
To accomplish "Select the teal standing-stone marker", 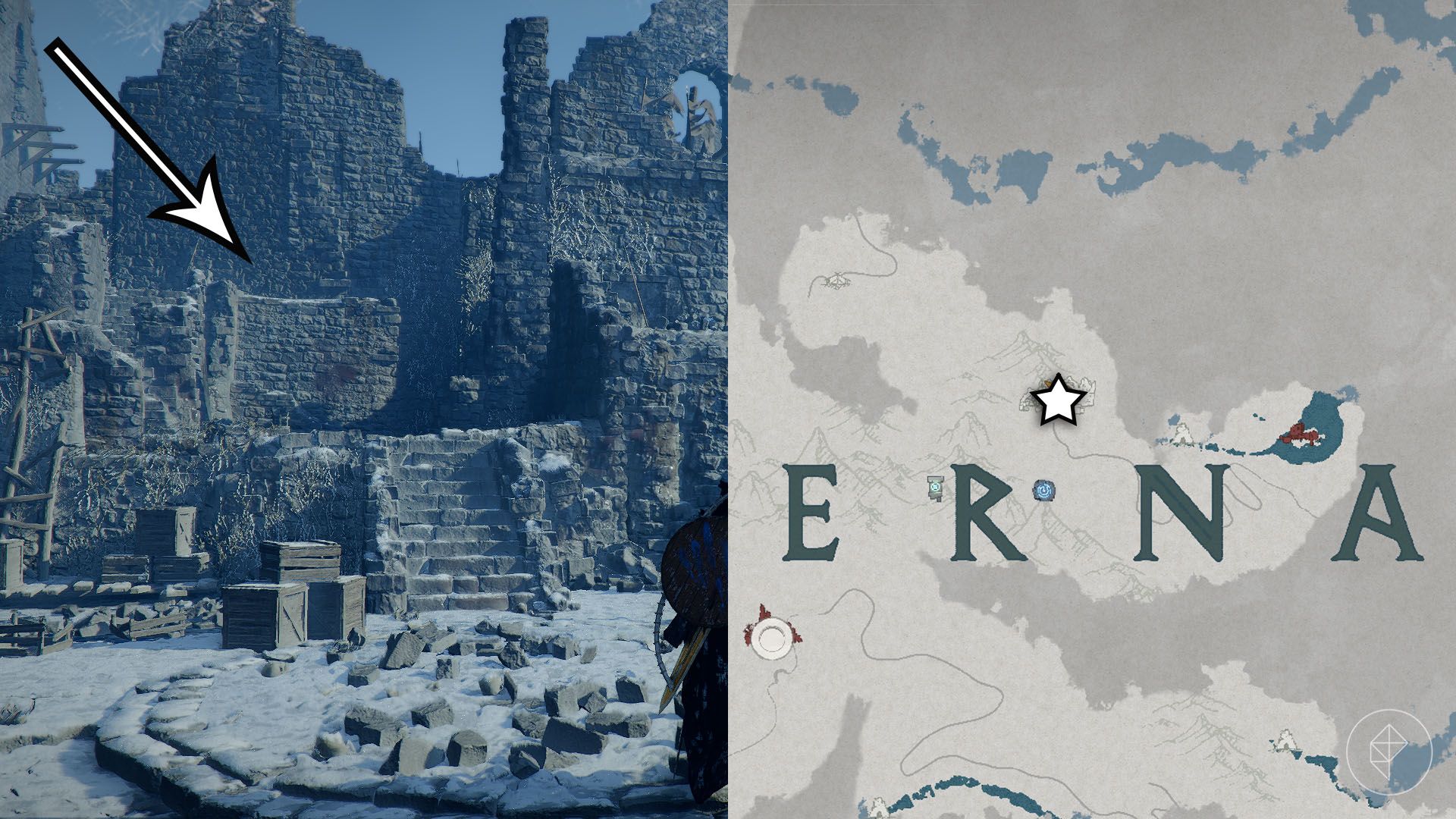I will [x=937, y=488].
